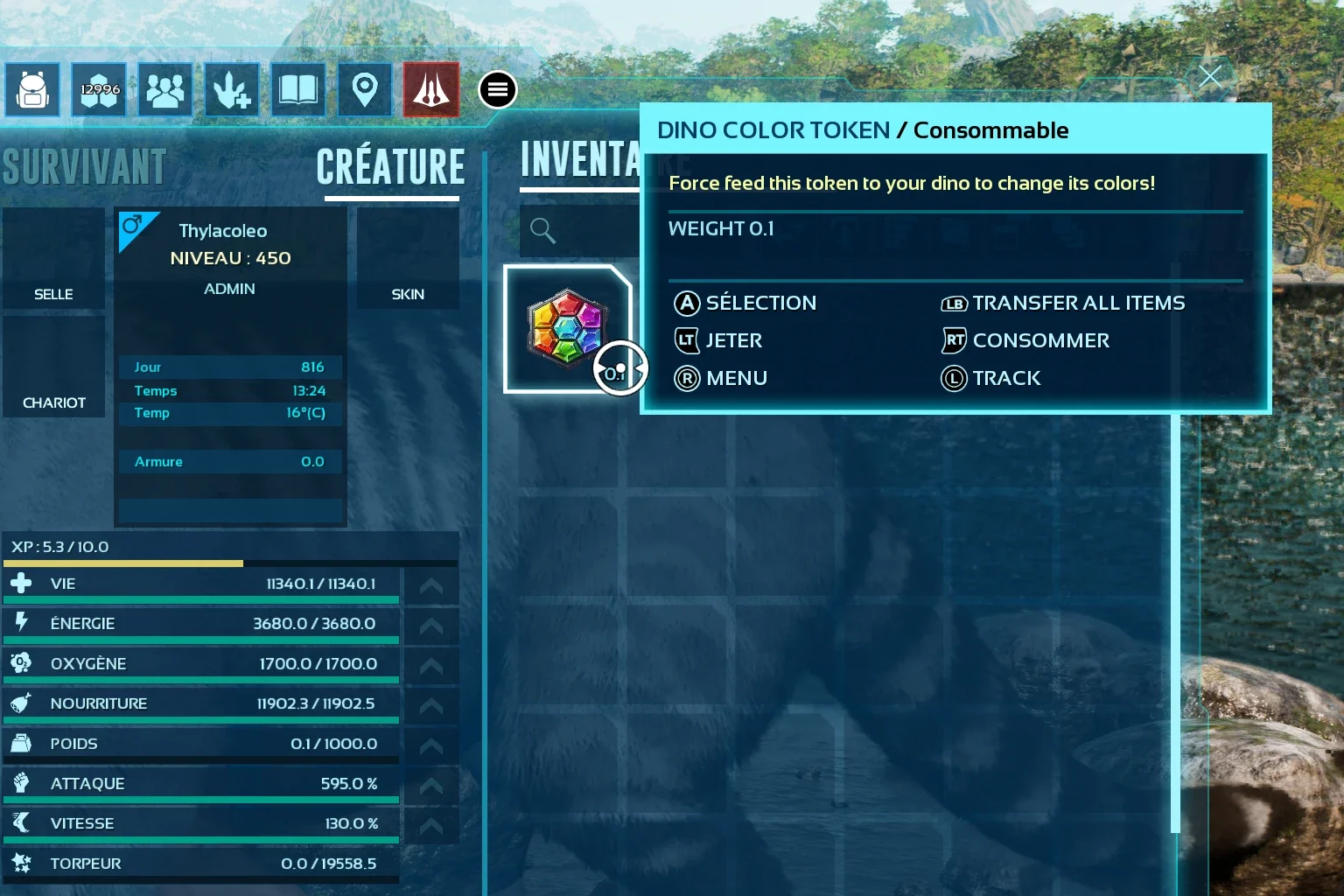Upgrade the Vie stat arrow
The image size is (1344, 896).
click(x=430, y=586)
